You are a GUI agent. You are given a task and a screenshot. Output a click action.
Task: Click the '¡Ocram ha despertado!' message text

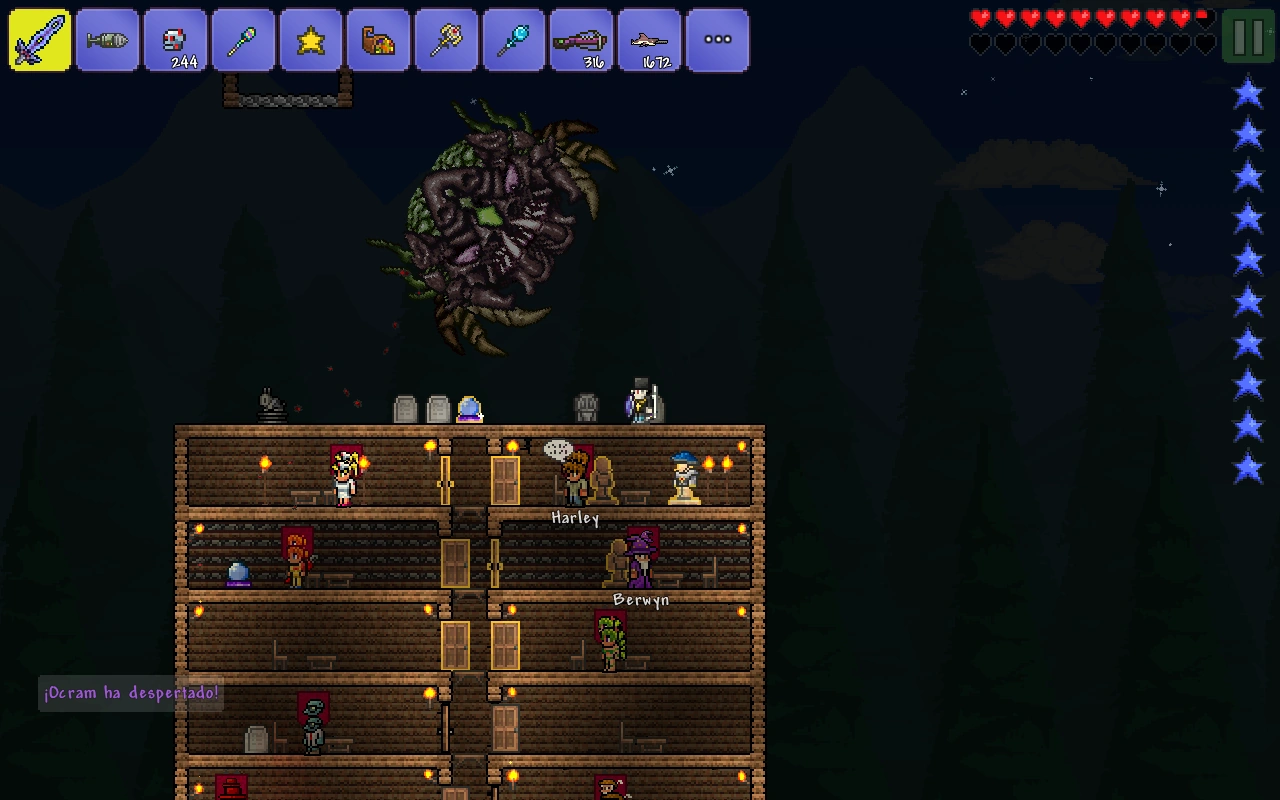pos(130,692)
